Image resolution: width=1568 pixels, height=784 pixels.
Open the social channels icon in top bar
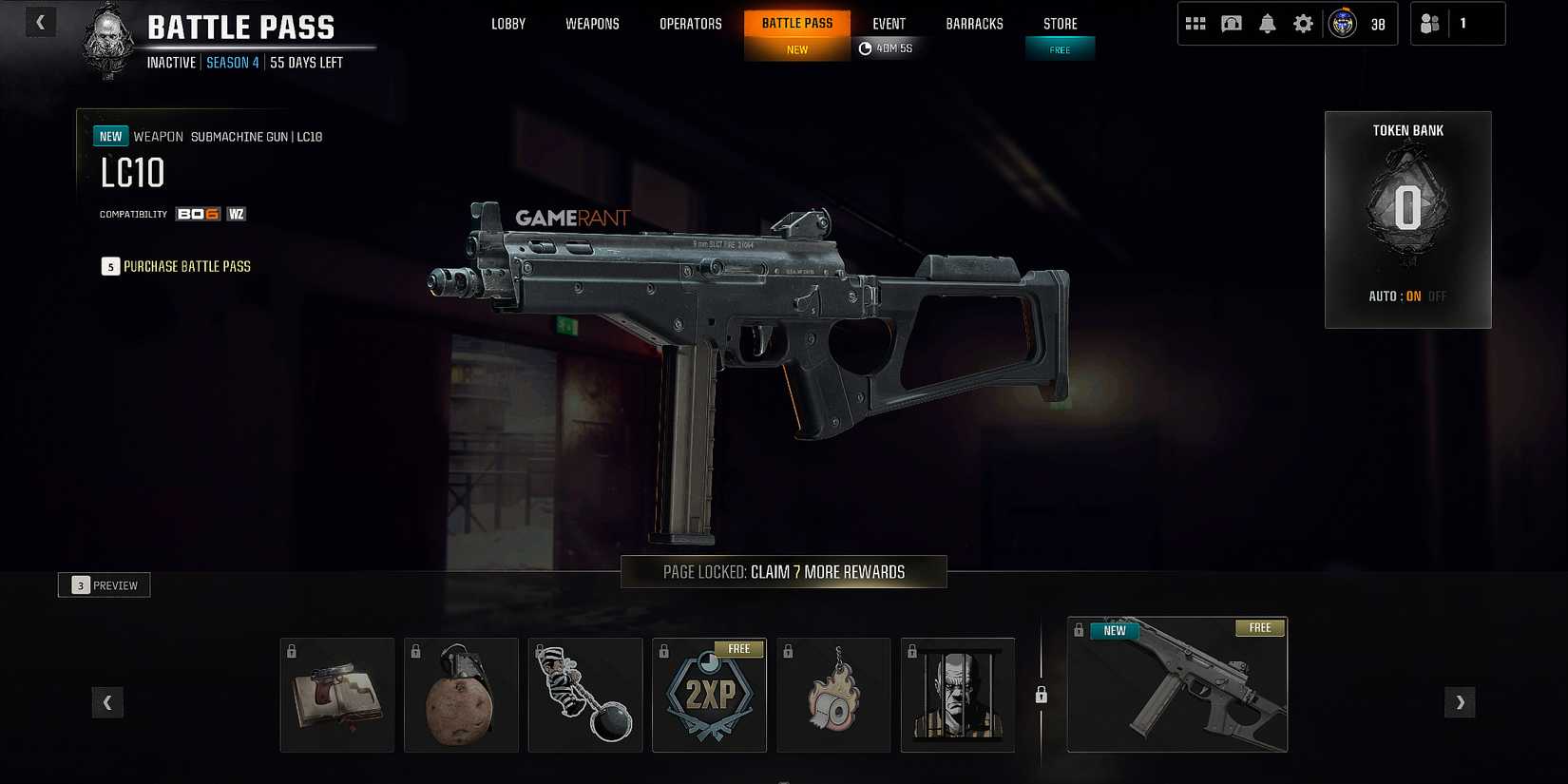coord(1231,23)
